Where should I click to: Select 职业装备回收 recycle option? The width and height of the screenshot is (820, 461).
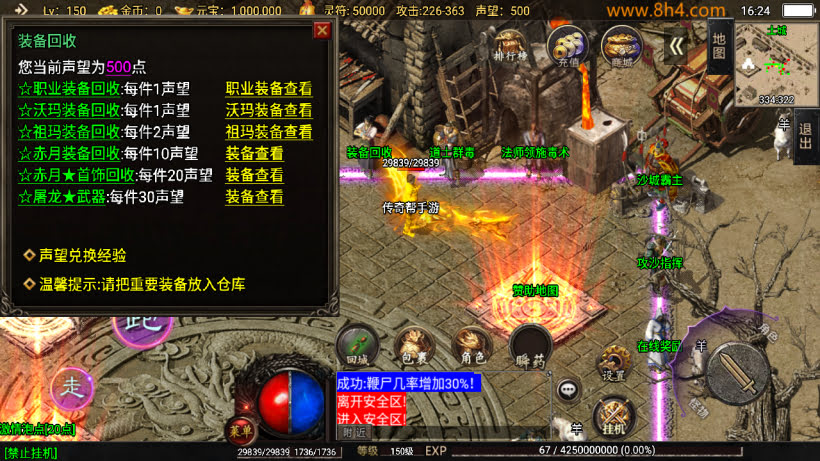pos(70,88)
